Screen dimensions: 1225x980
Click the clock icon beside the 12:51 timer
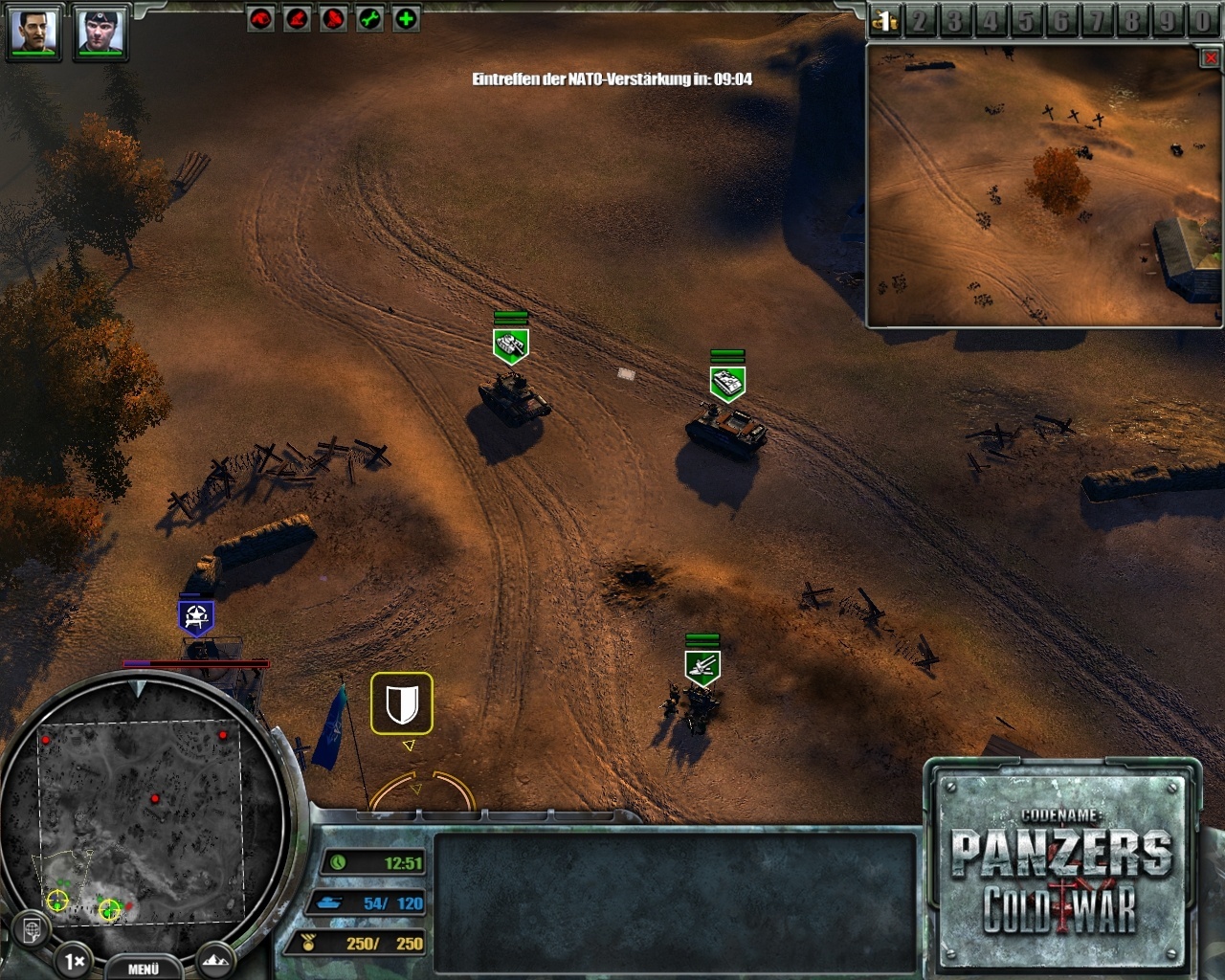[x=340, y=862]
